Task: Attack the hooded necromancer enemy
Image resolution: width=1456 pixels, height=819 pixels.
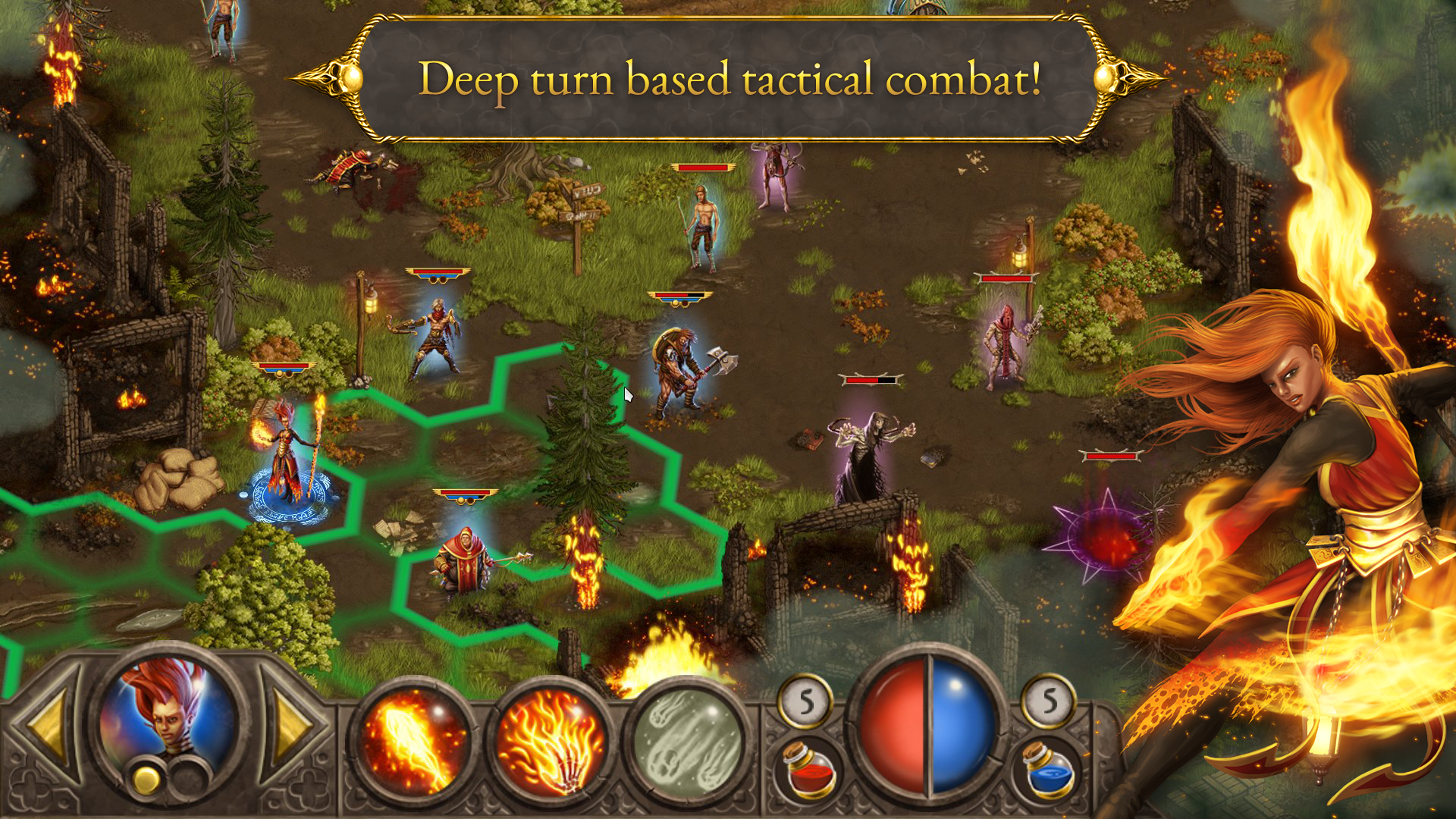Action: click(x=872, y=447)
